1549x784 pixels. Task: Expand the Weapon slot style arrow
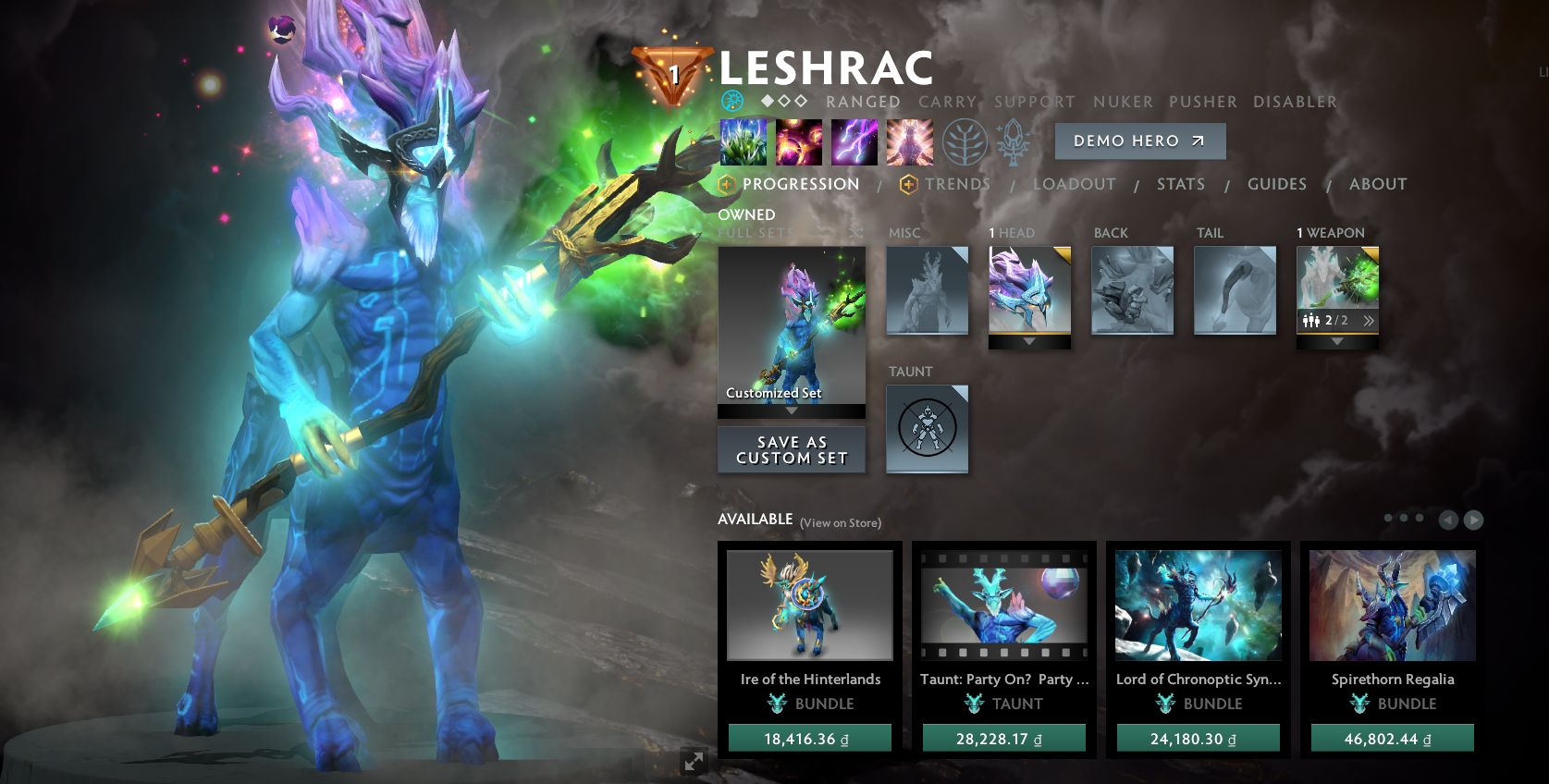click(x=1336, y=340)
